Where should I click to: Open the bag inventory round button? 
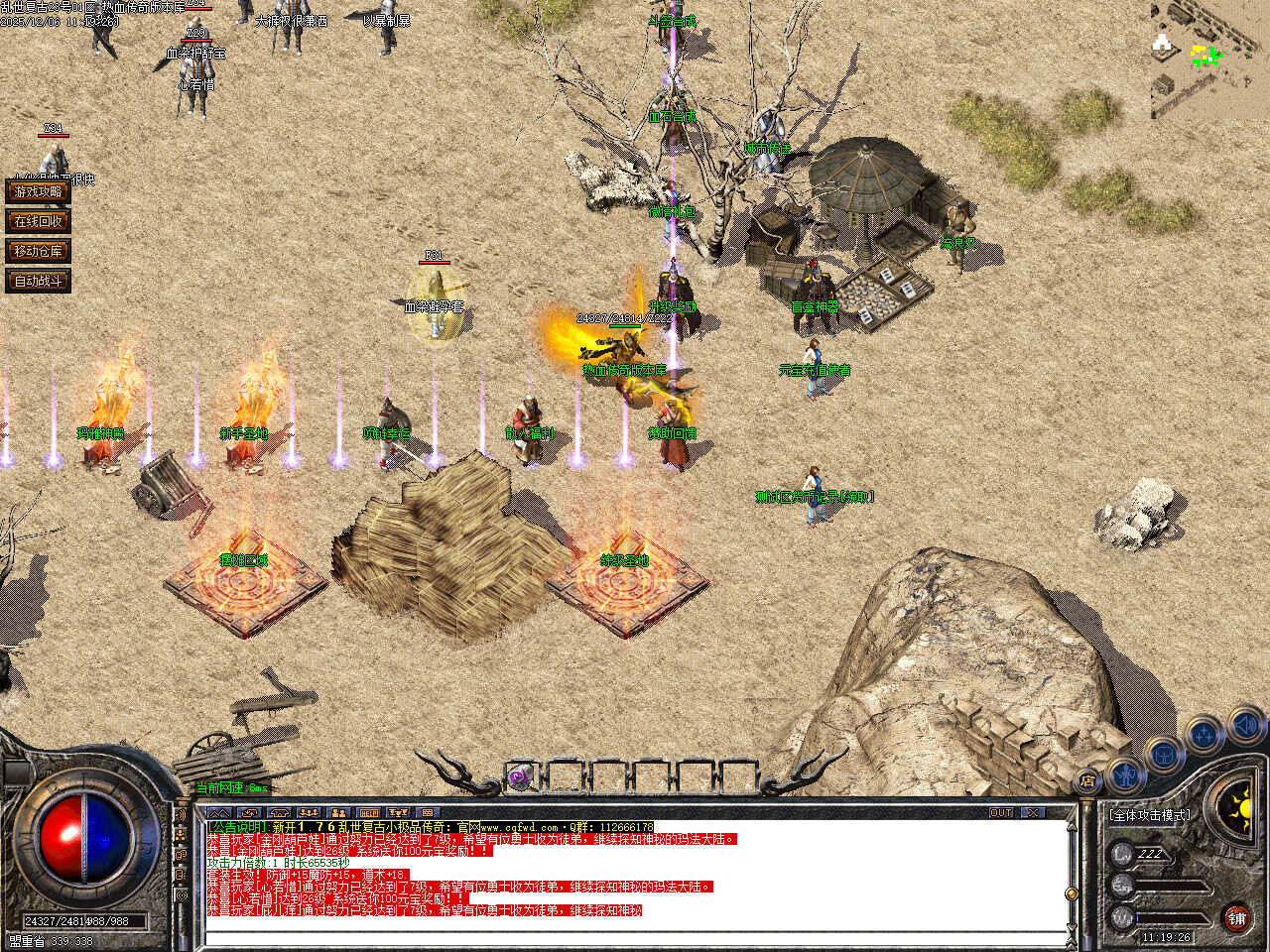[1163, 756]
